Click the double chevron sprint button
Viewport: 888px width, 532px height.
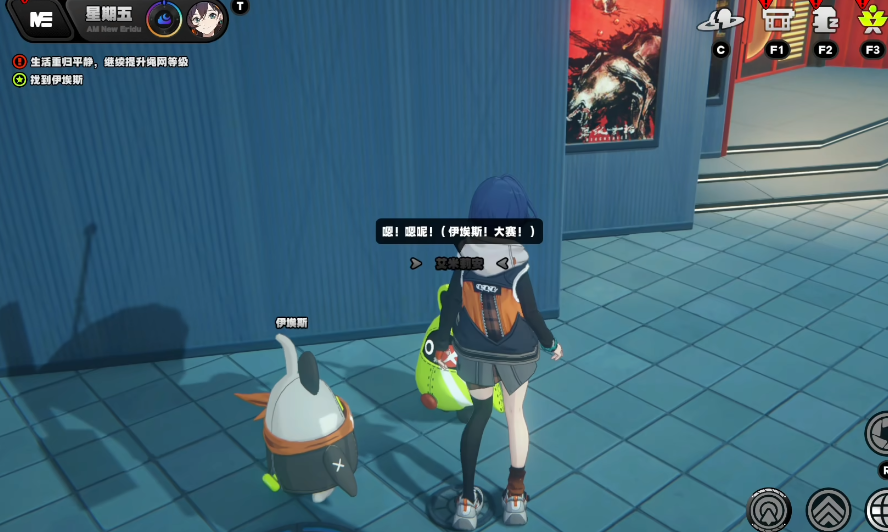pos(828,509)
